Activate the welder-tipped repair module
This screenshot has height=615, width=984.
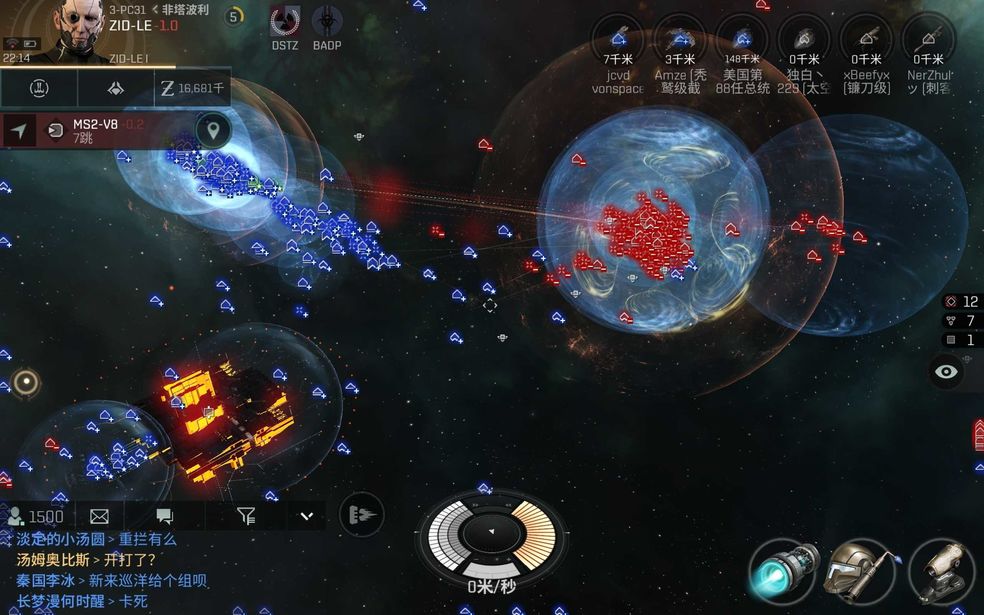pos(862,571)
